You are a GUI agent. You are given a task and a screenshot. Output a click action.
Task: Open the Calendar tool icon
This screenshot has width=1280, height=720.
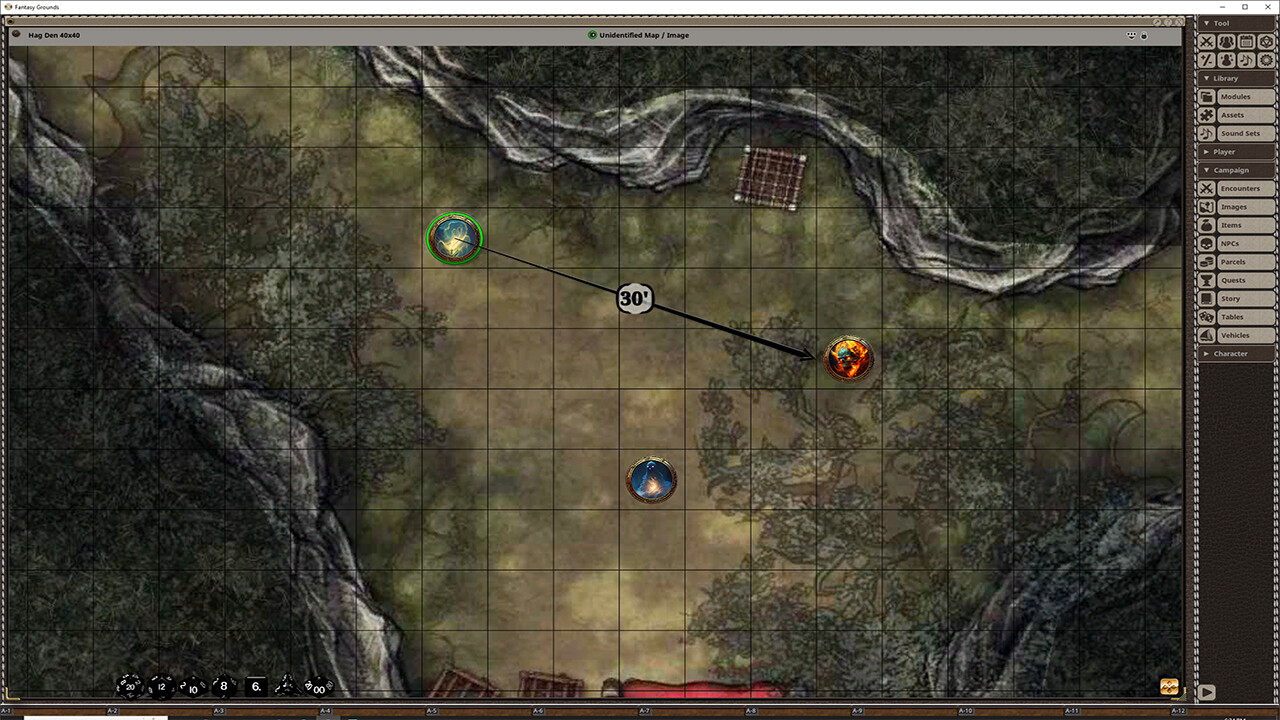tap(1245, 41)
